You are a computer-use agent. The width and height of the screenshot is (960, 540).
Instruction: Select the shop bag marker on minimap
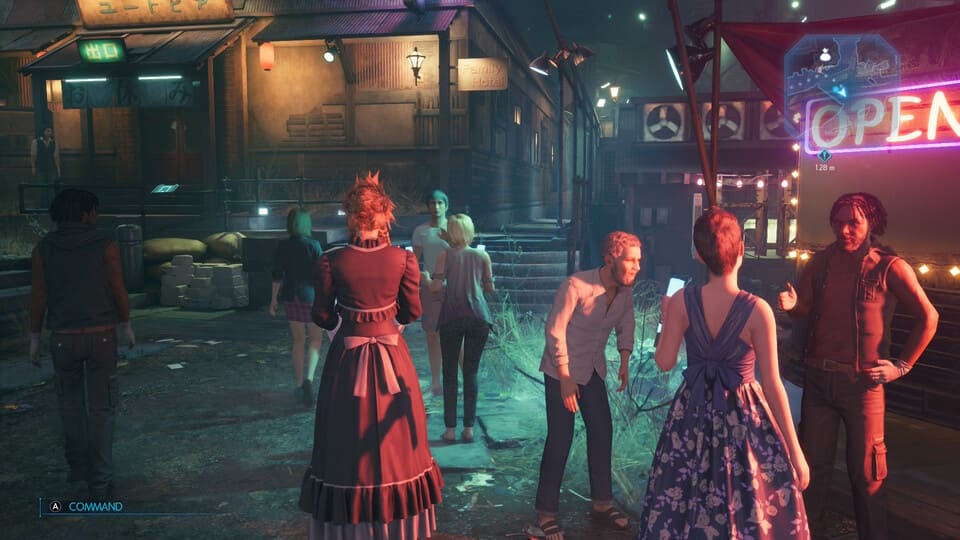pos(825,56)
